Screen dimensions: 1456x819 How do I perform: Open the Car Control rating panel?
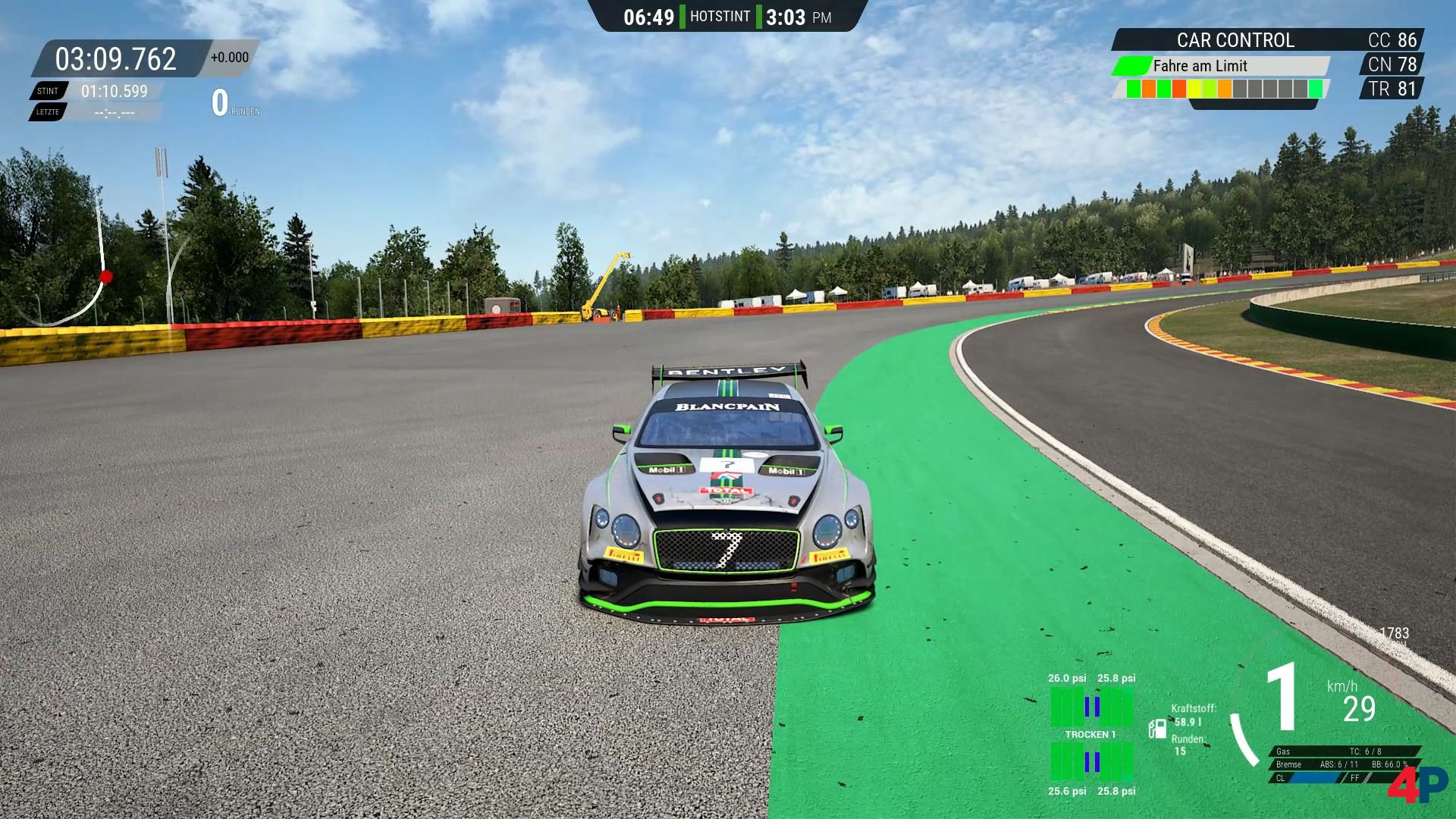pyautogui.click(x=1235, y=40)
